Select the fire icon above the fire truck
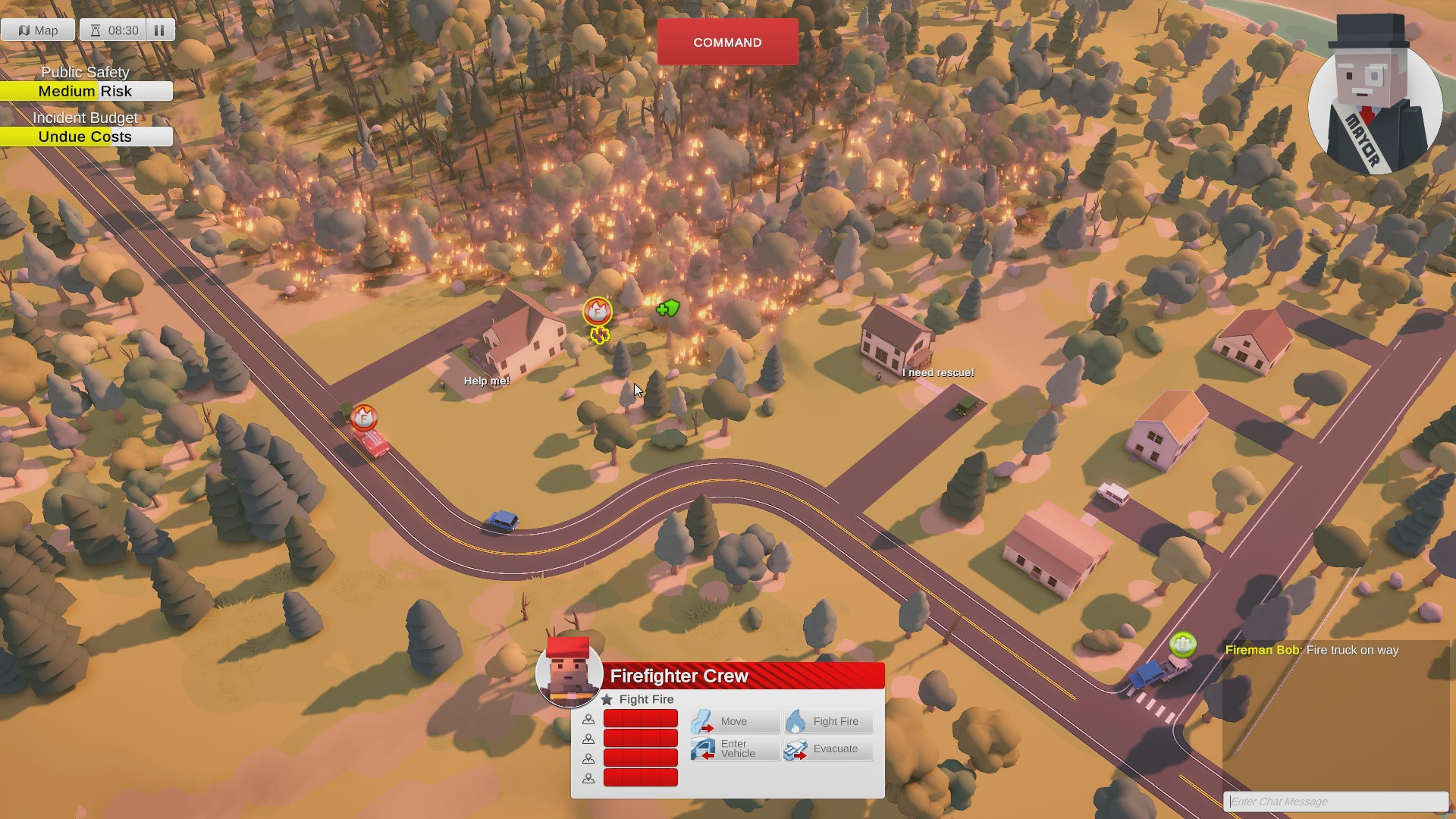 (366, 417)
